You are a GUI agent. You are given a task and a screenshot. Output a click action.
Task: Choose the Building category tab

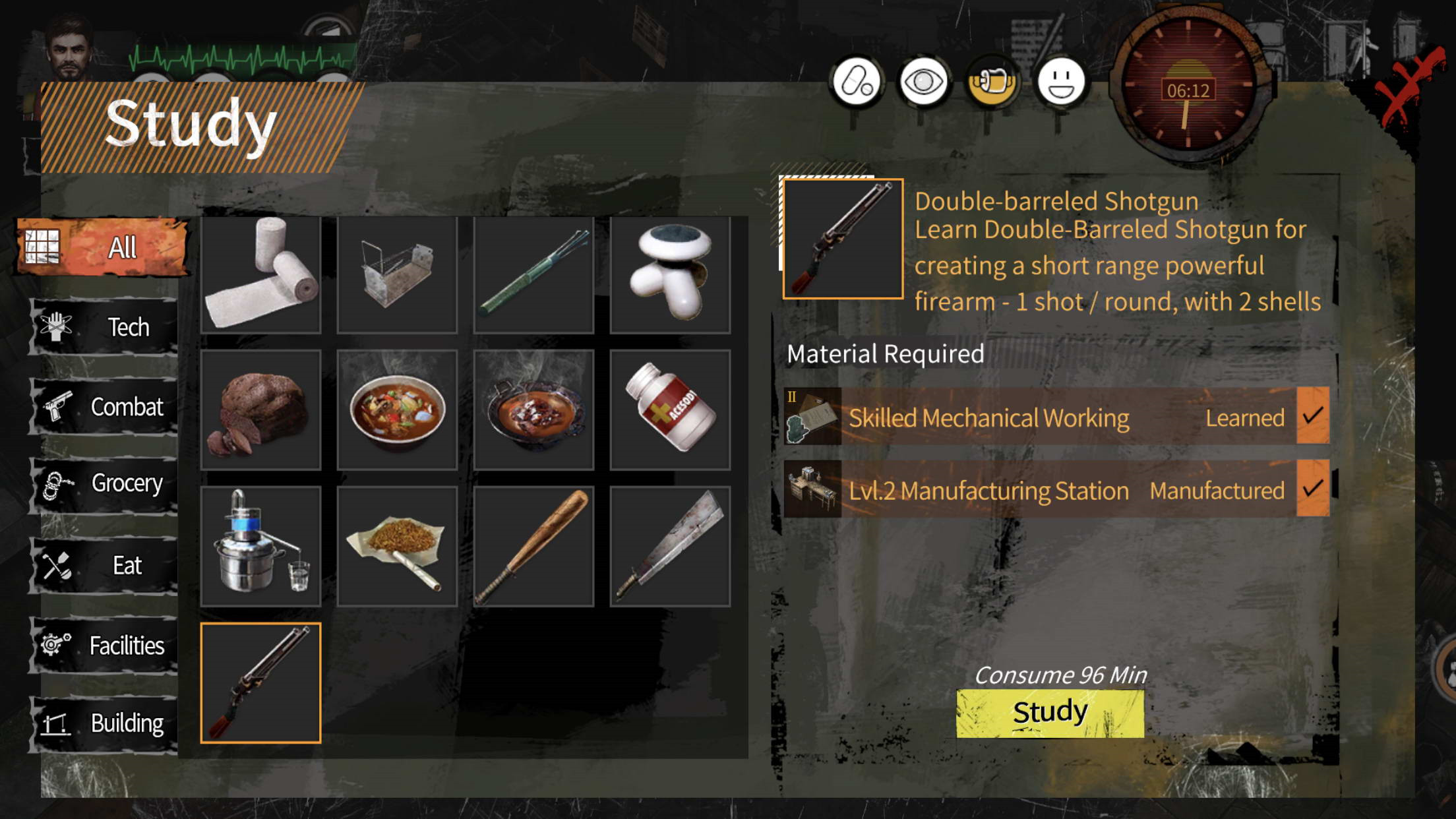(104, 723)
